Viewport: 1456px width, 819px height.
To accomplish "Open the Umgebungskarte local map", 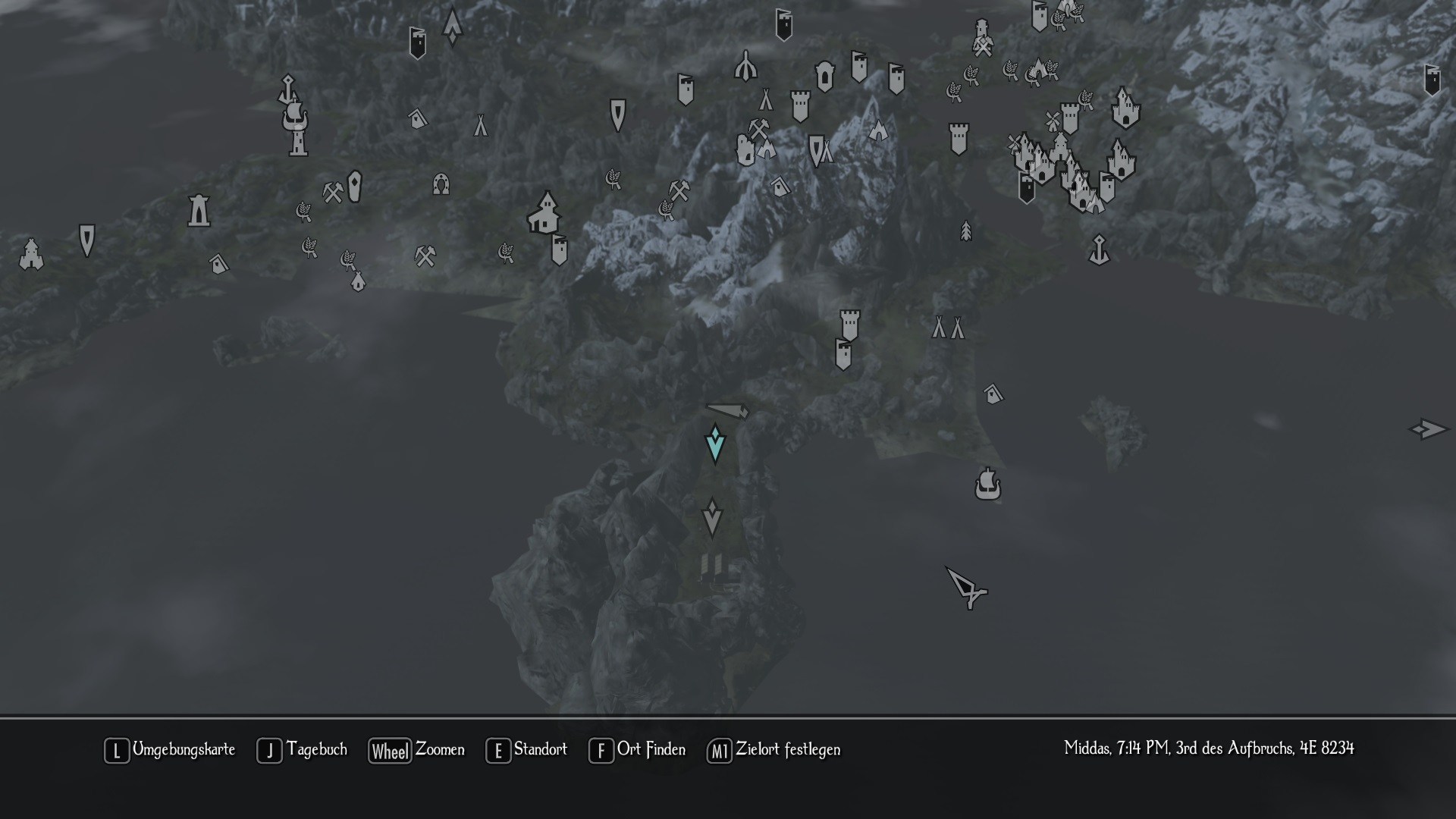I will (x=170, y=750).
